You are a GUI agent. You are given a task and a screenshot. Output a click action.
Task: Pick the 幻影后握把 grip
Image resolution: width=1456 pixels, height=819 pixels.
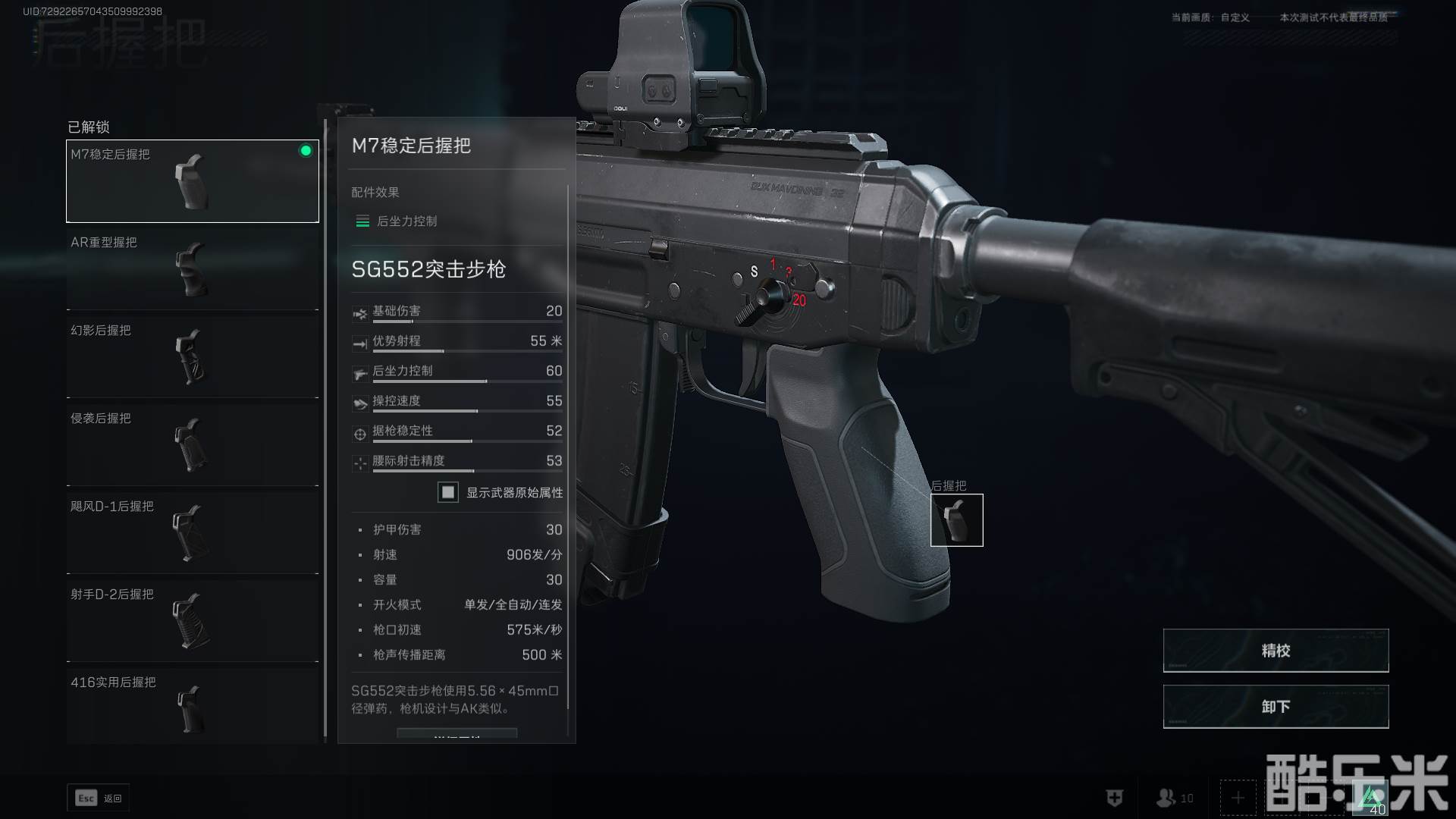click(x=193, y=356)
